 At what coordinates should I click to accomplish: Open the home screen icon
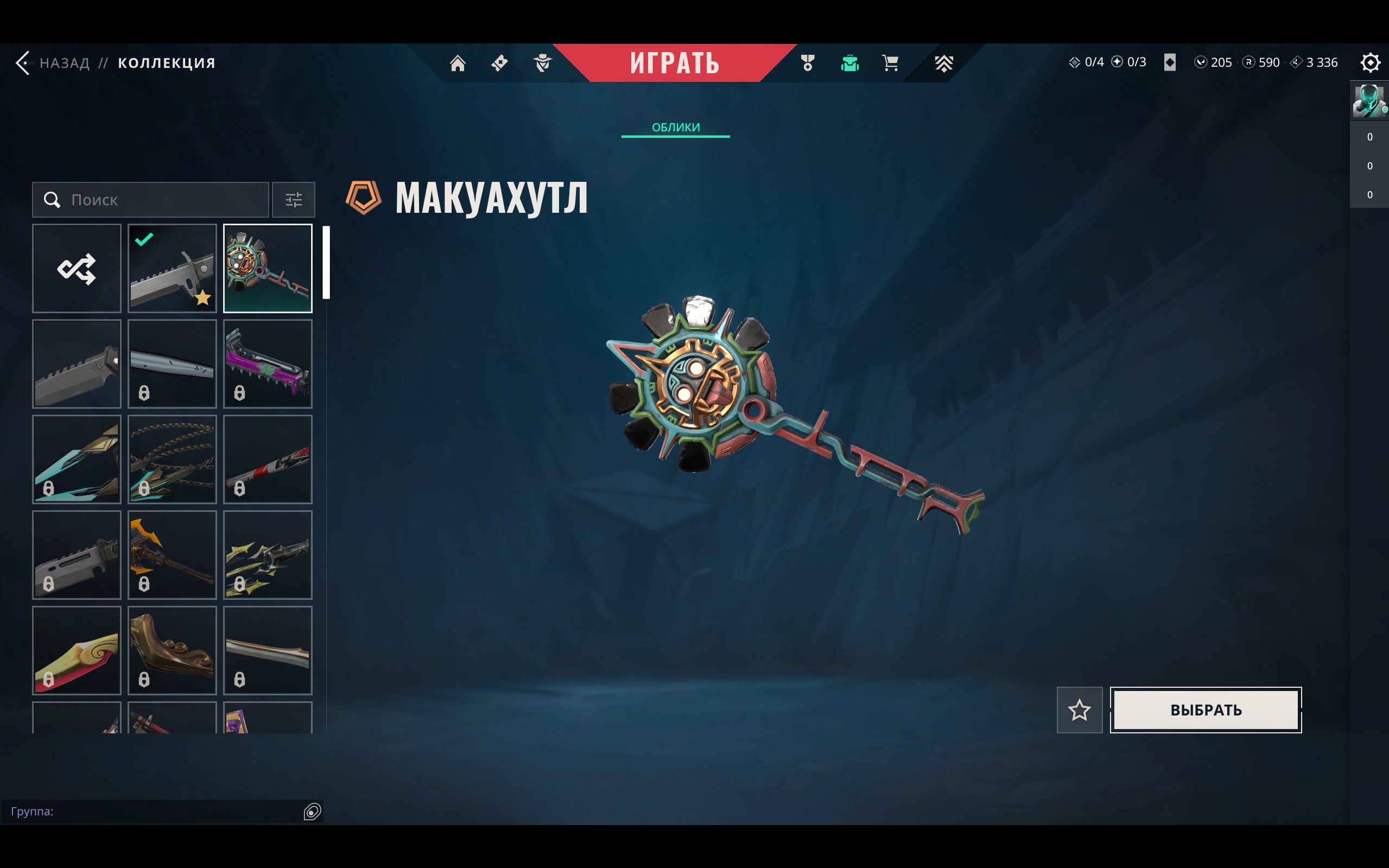click(458, 62)
